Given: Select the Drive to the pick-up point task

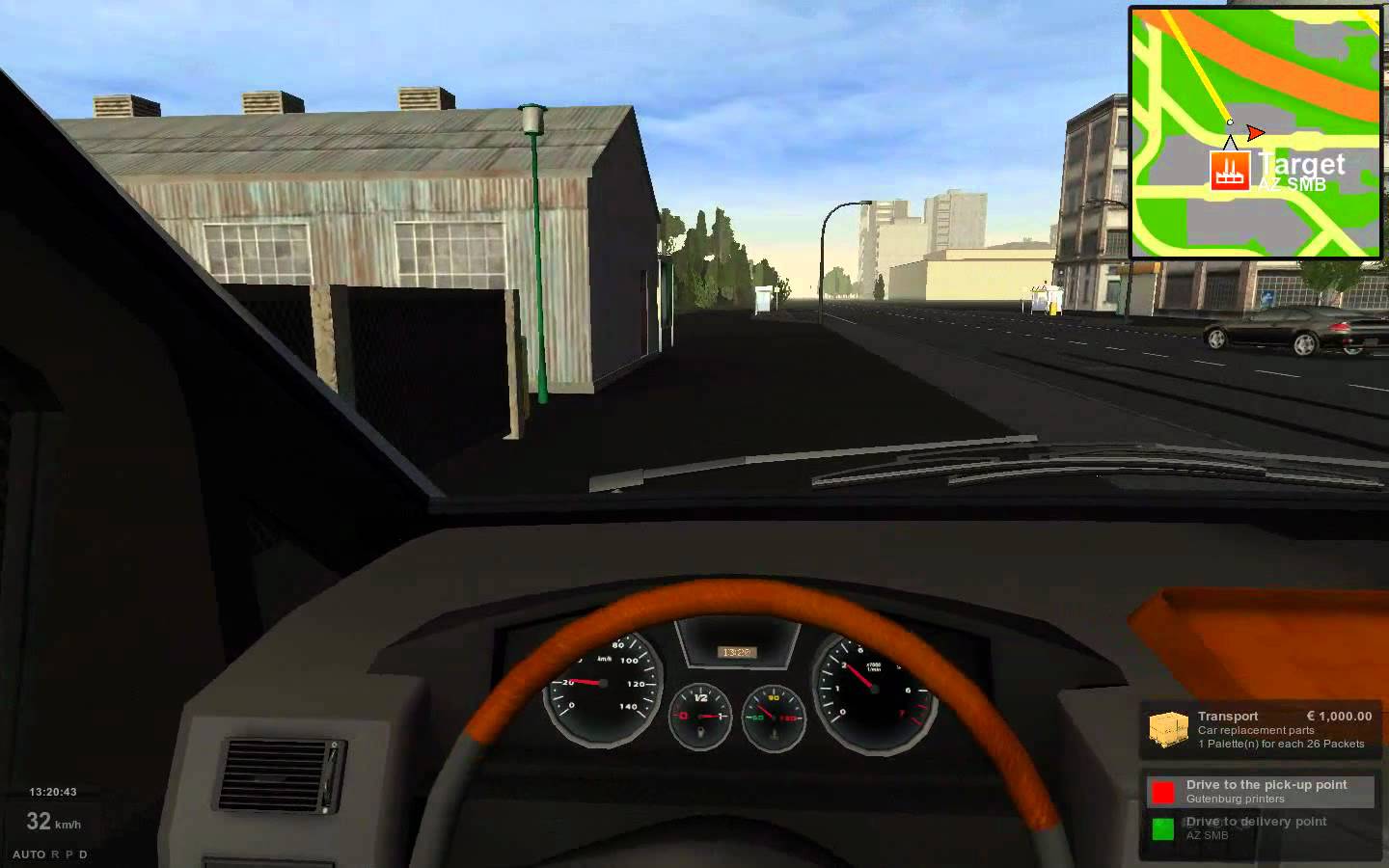Looking at the screenshot, I should pos(1264,791).
